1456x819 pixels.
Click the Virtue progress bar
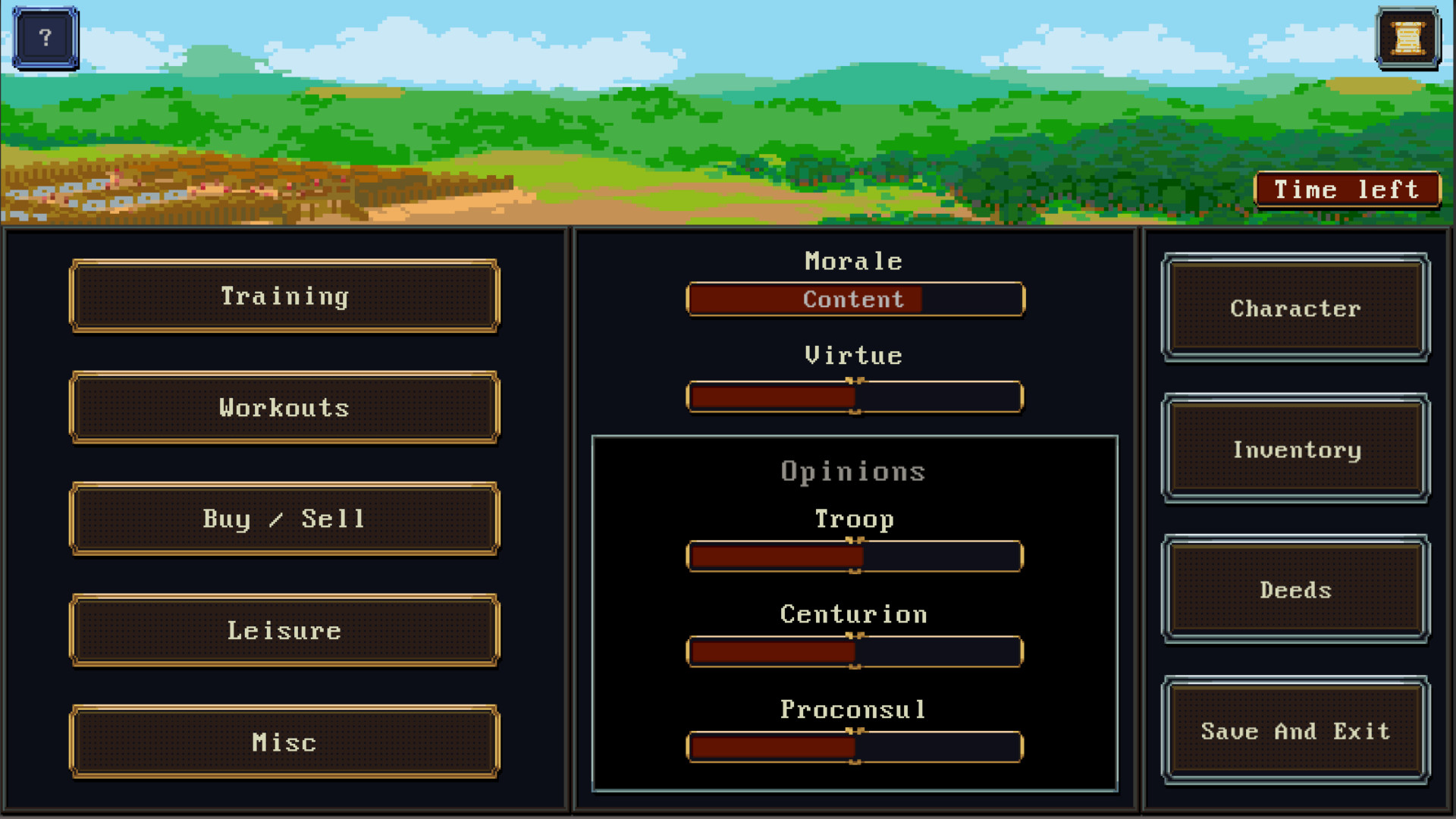[855, 396]
